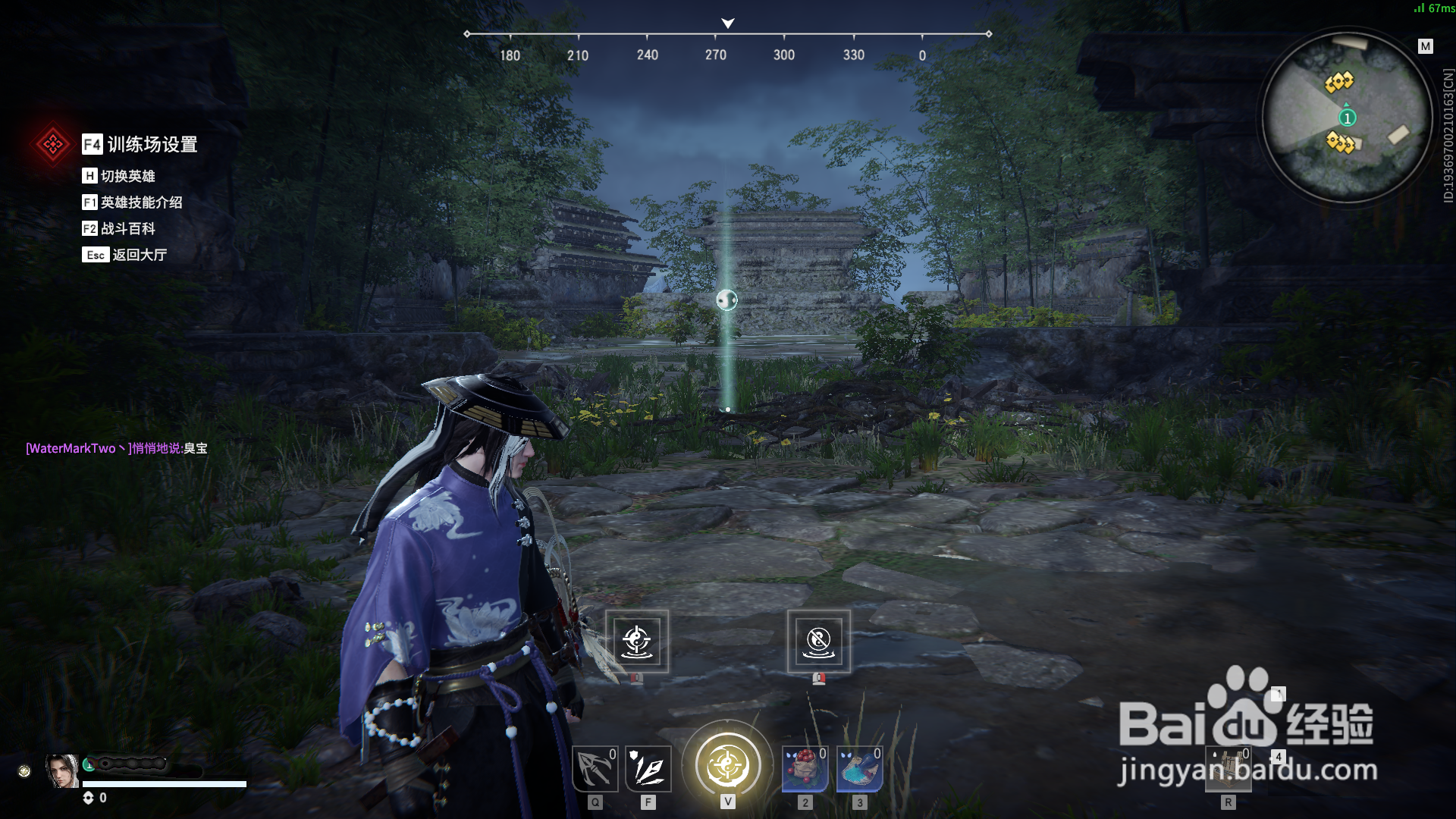Choose 切换英雄 to switch hero
The image size is (1456, 819).
[127, 176]
